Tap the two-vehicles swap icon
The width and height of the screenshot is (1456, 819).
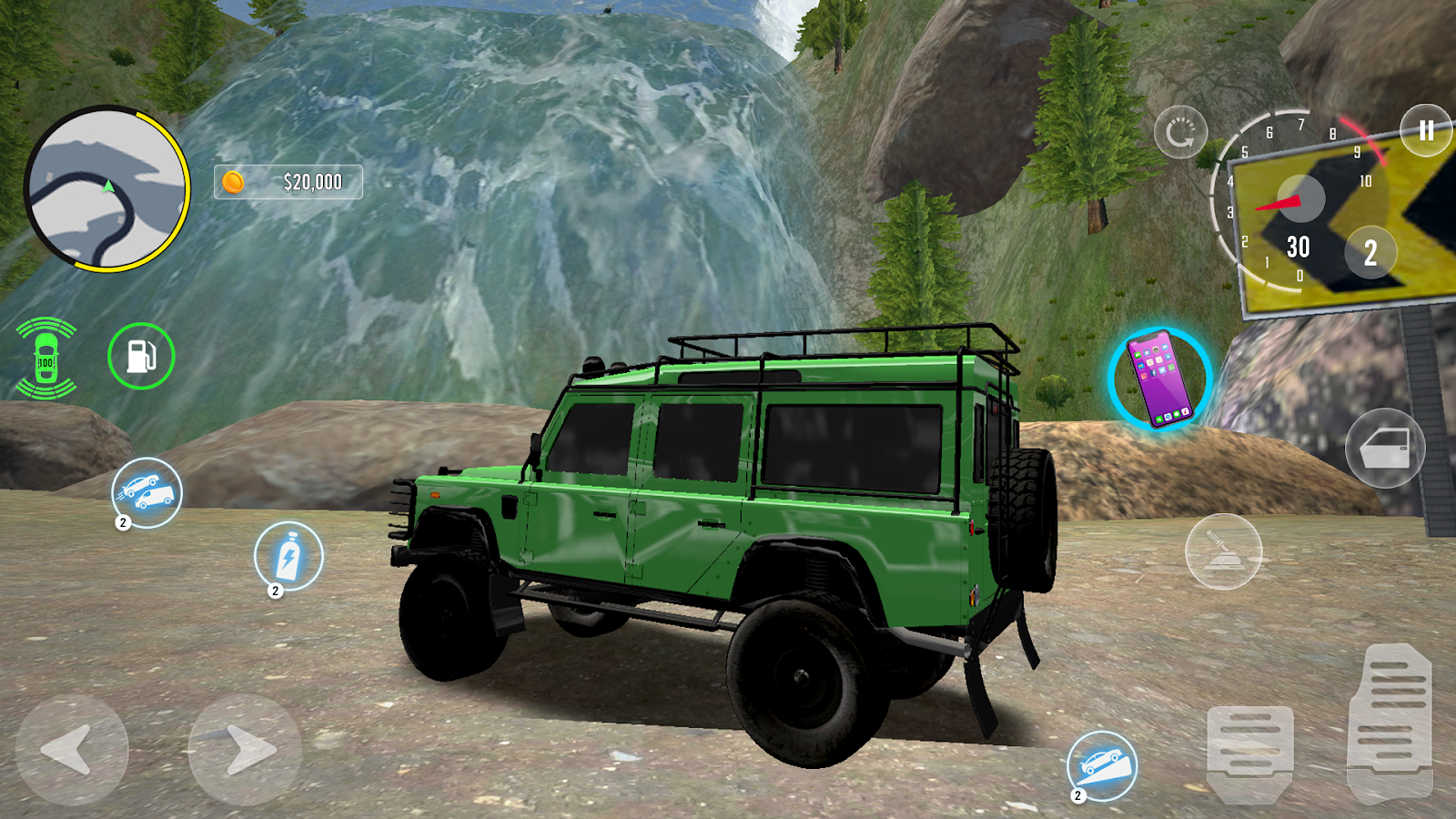(x=147, y=492)
